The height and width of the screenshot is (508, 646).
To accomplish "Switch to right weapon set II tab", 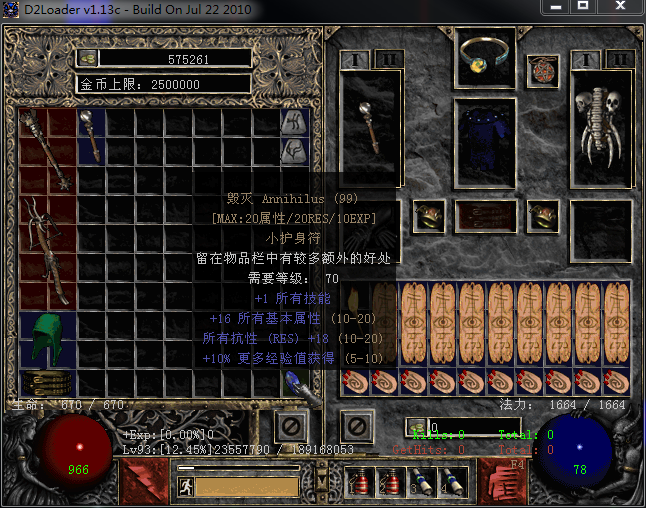I will (619, 59).
